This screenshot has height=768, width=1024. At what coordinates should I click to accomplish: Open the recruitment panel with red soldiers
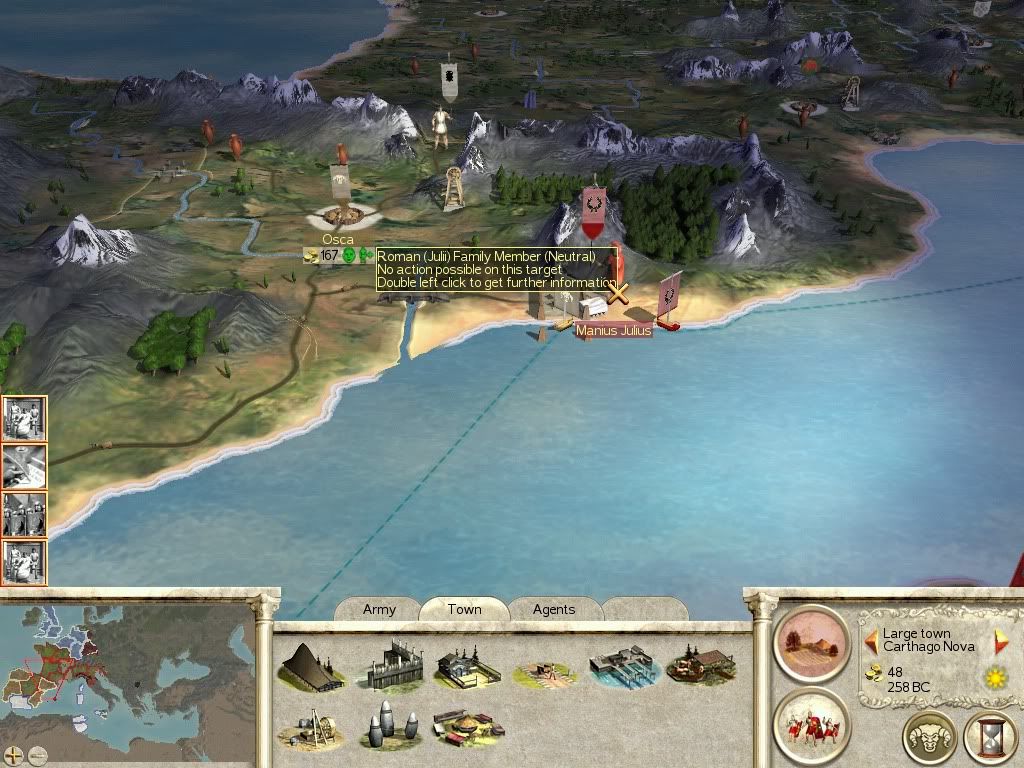pyautogui.click(x=810, y=725)
